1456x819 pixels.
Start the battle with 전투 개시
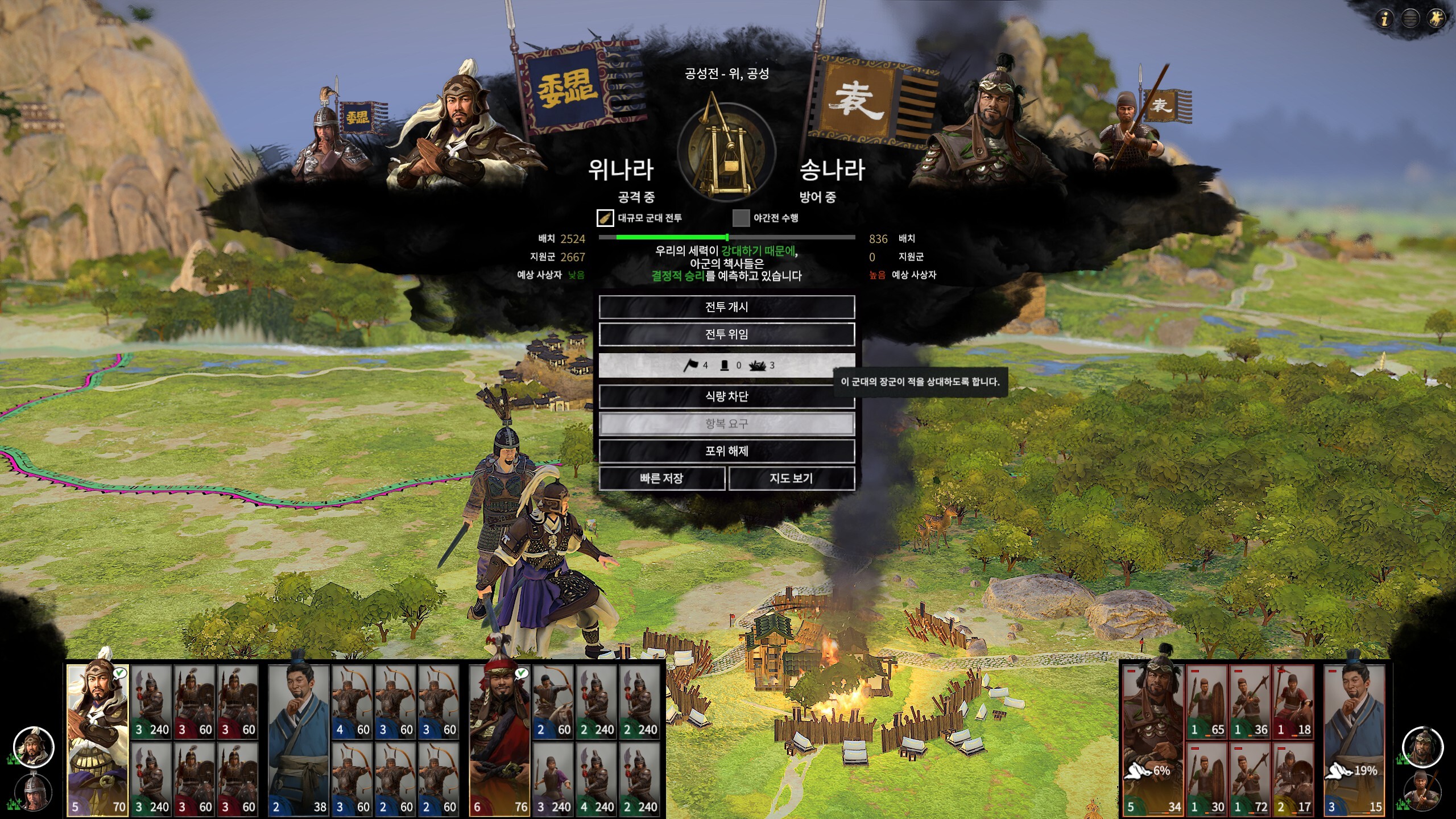pyautogui.click(x=726, y=307)
